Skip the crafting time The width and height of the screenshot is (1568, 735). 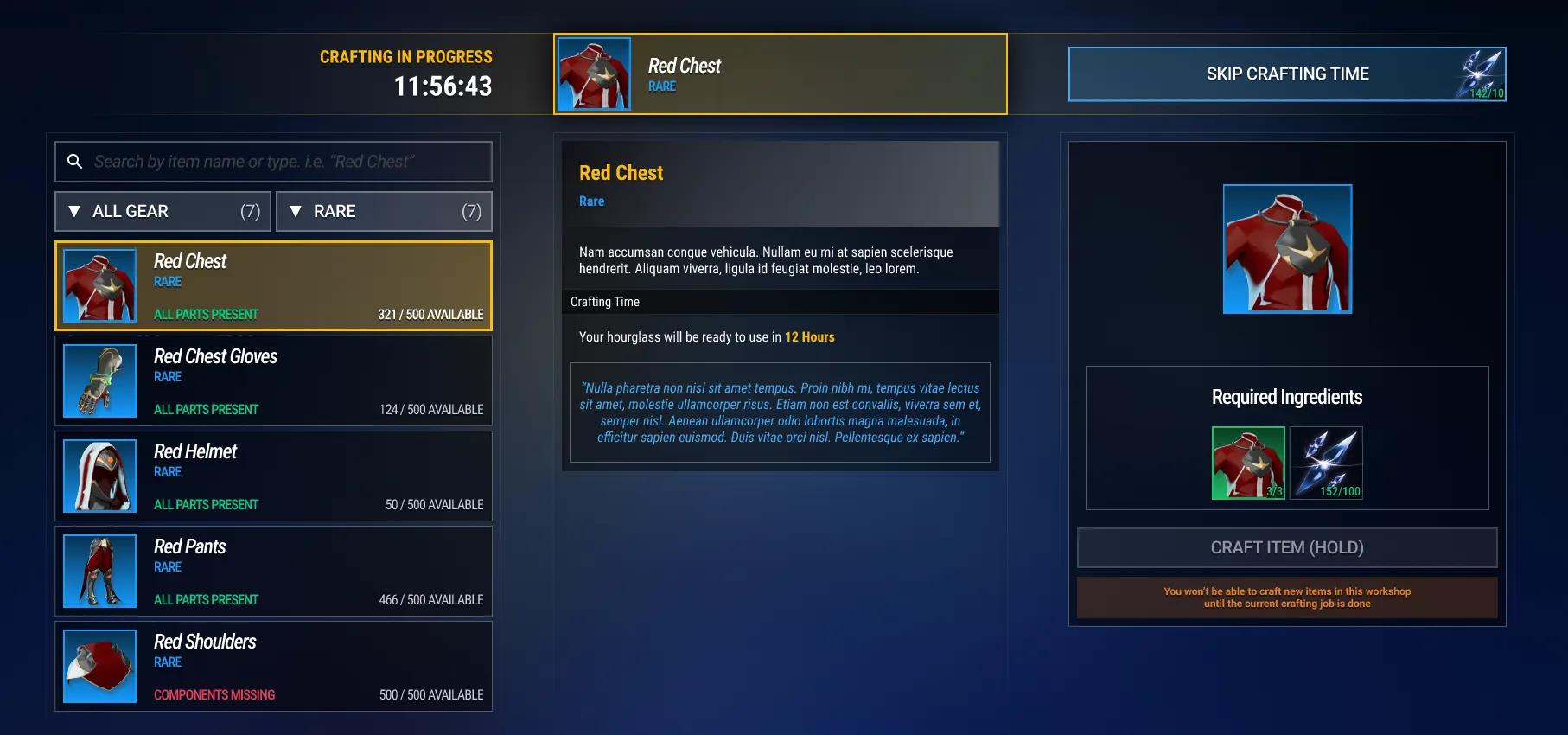(1286, 74)
